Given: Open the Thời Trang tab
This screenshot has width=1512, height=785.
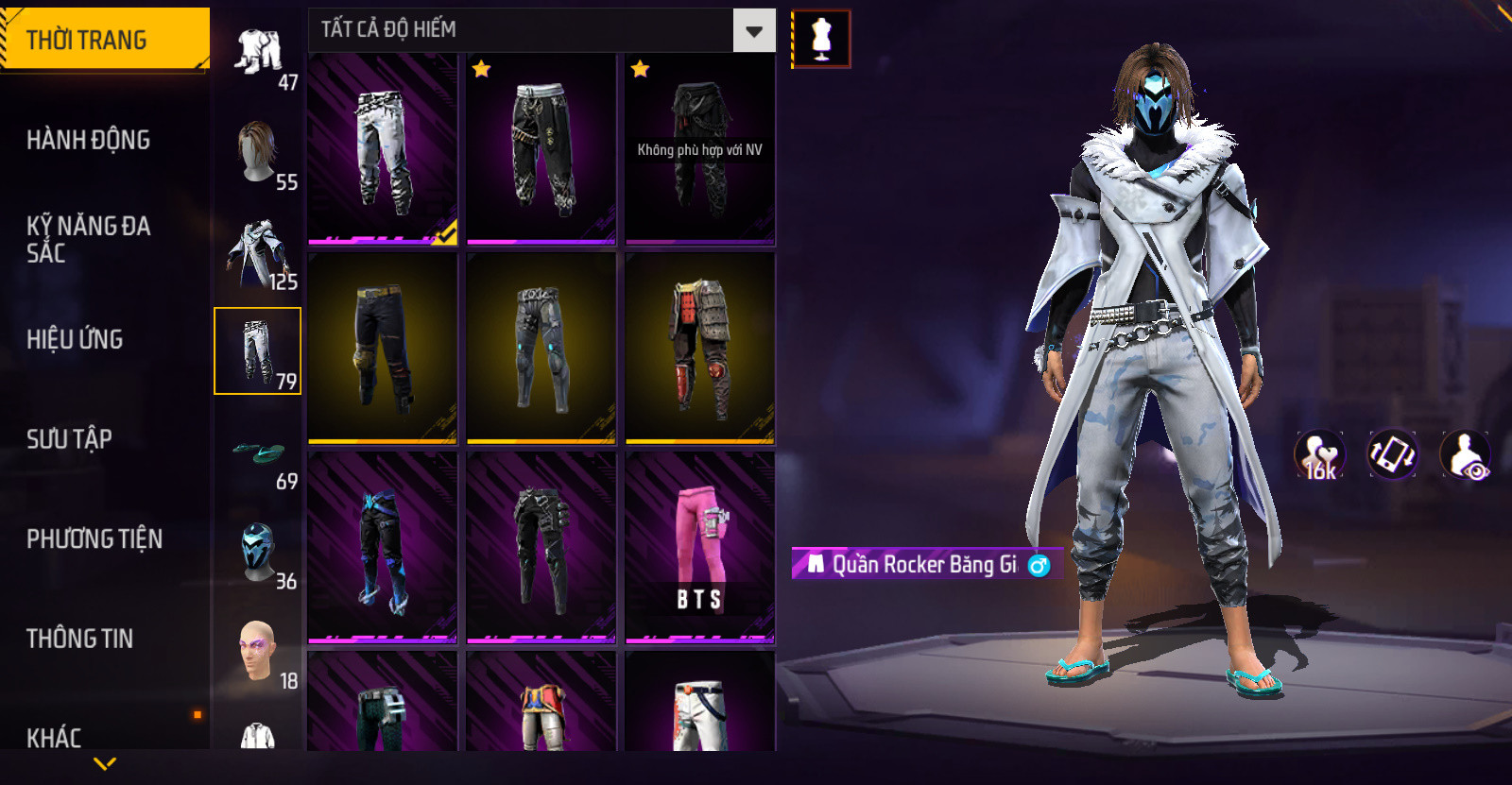Looking at the screenshot, I should [104, 40].
